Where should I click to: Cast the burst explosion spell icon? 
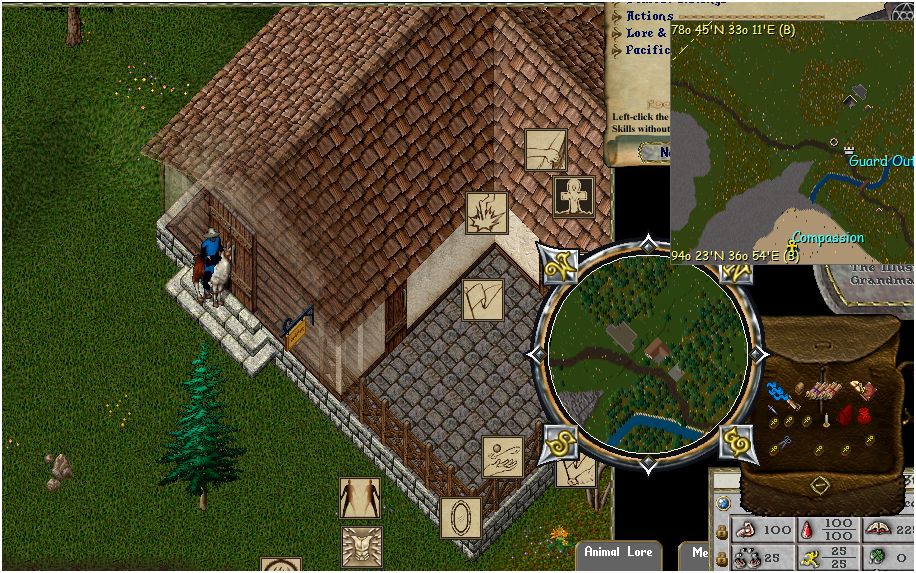[x=487, y=213]
